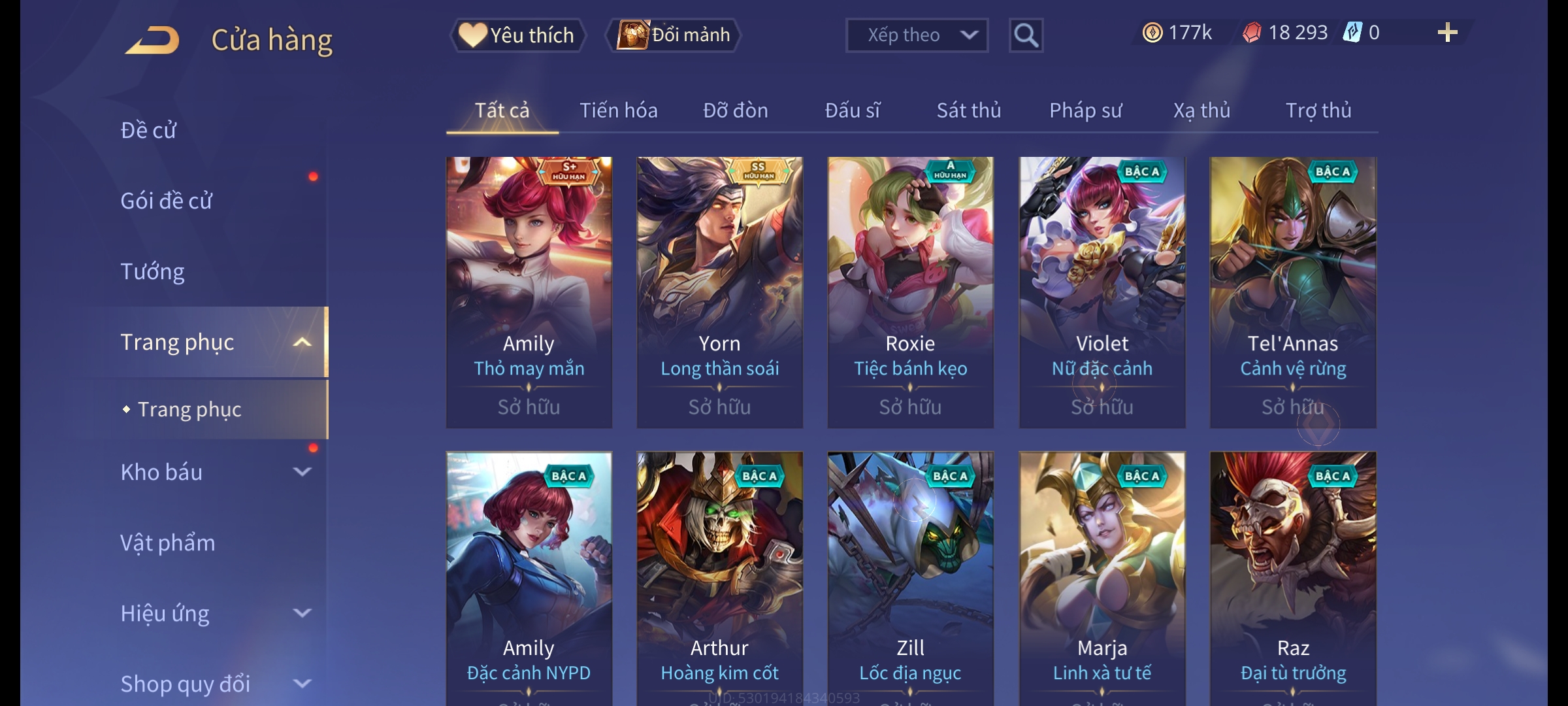Show Pháp sư skins tab
This screenshot has height=706, width=1568.
coord(1085,110)
